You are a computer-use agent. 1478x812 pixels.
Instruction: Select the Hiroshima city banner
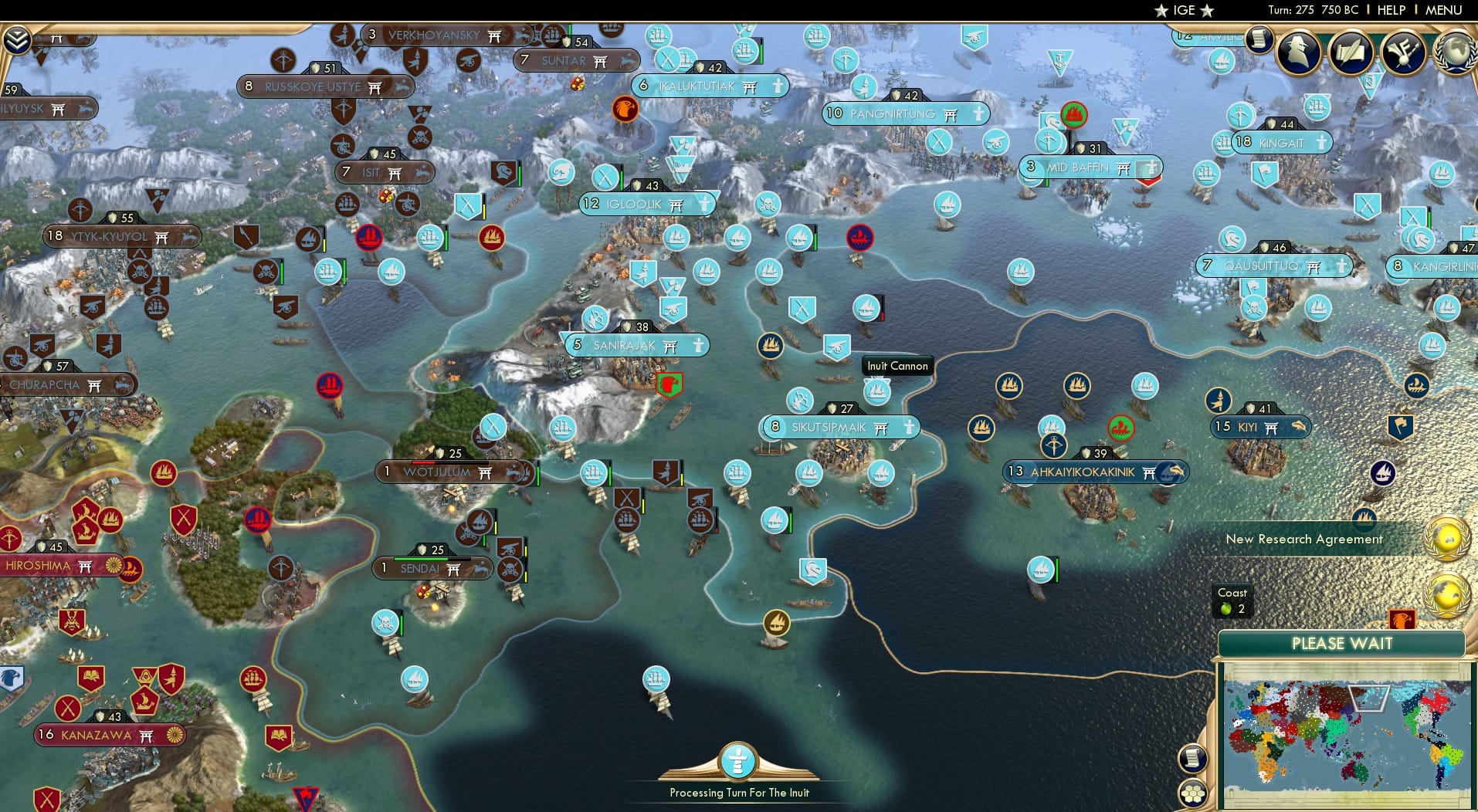point(46,566)
